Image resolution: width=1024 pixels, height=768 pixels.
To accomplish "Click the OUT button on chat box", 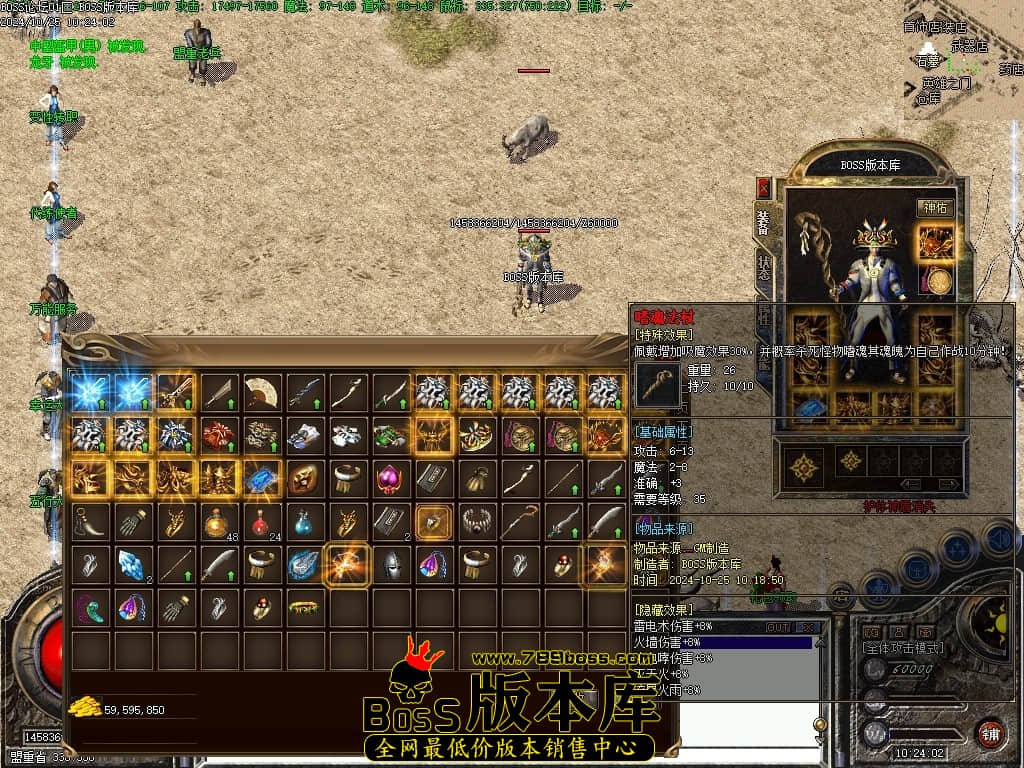I will click(777, 627).
